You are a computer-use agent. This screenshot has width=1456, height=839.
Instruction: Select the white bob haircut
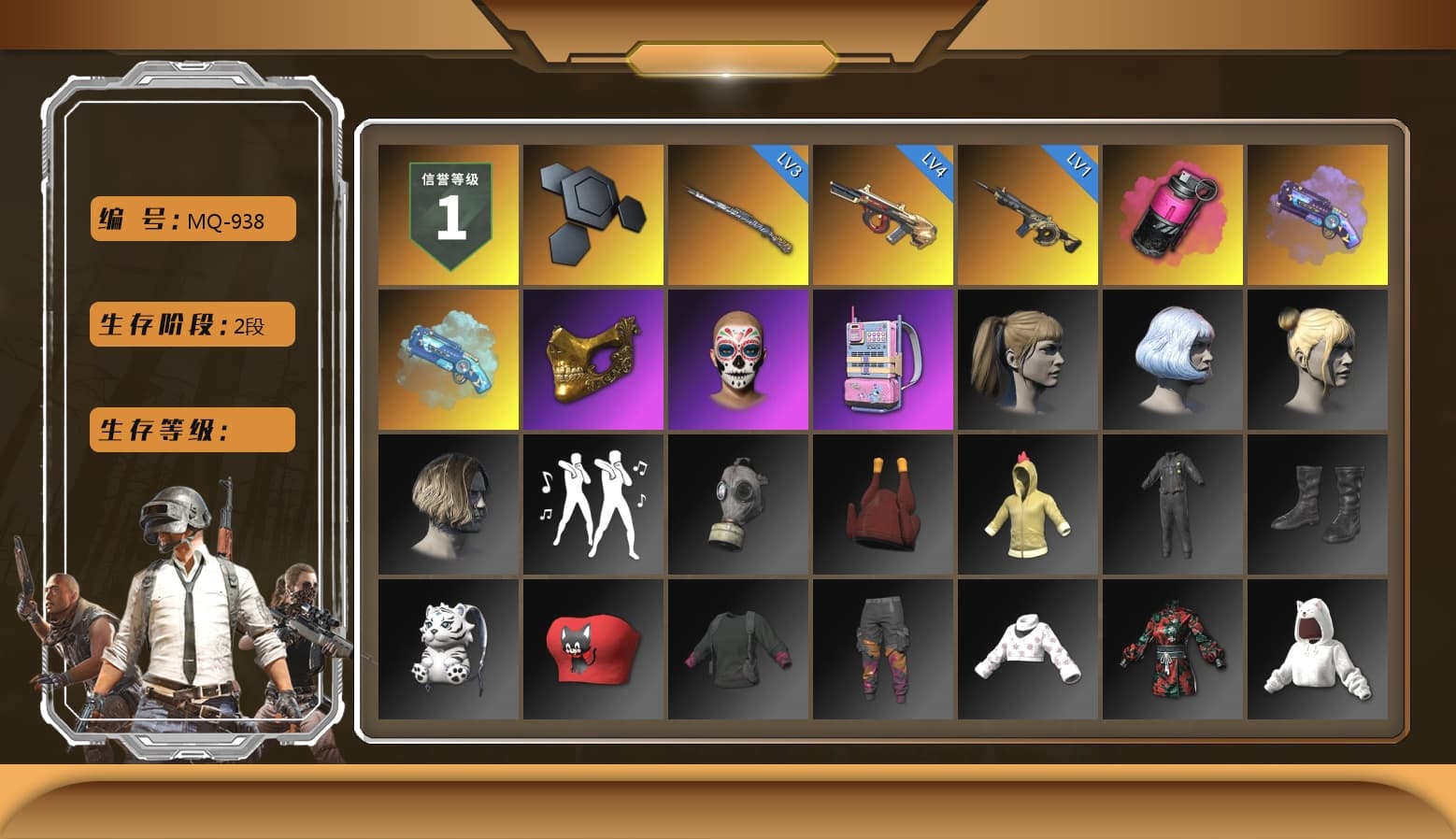tap(1173, 360)
